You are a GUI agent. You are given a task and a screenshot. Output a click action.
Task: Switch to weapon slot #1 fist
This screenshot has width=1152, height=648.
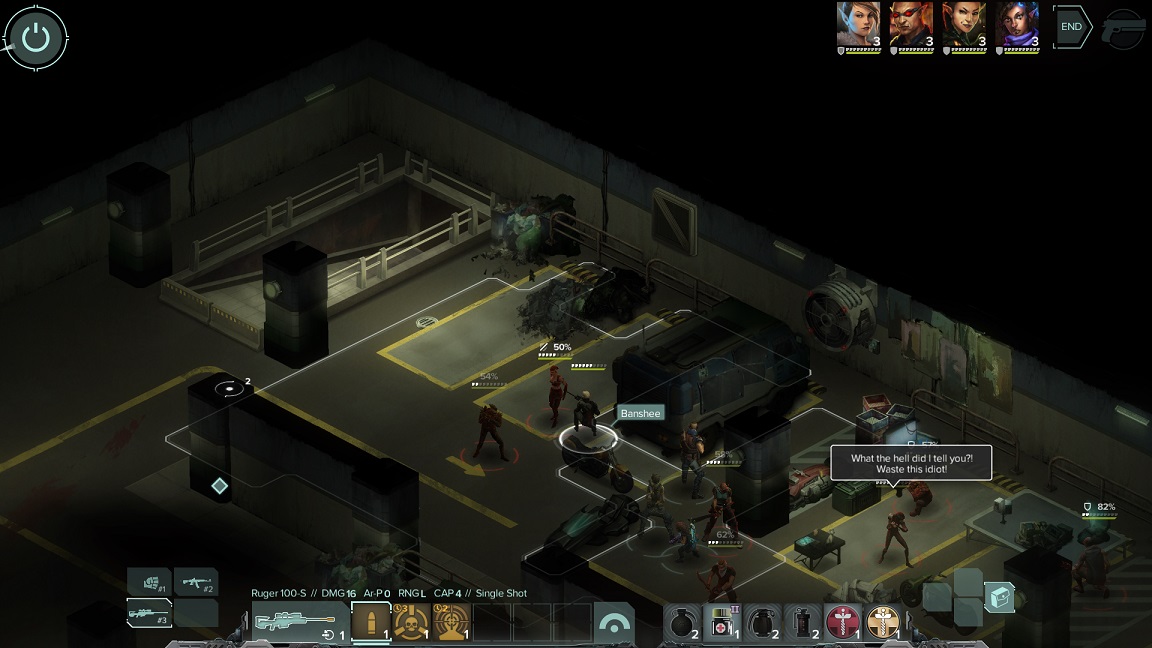[x=150, y=582]
